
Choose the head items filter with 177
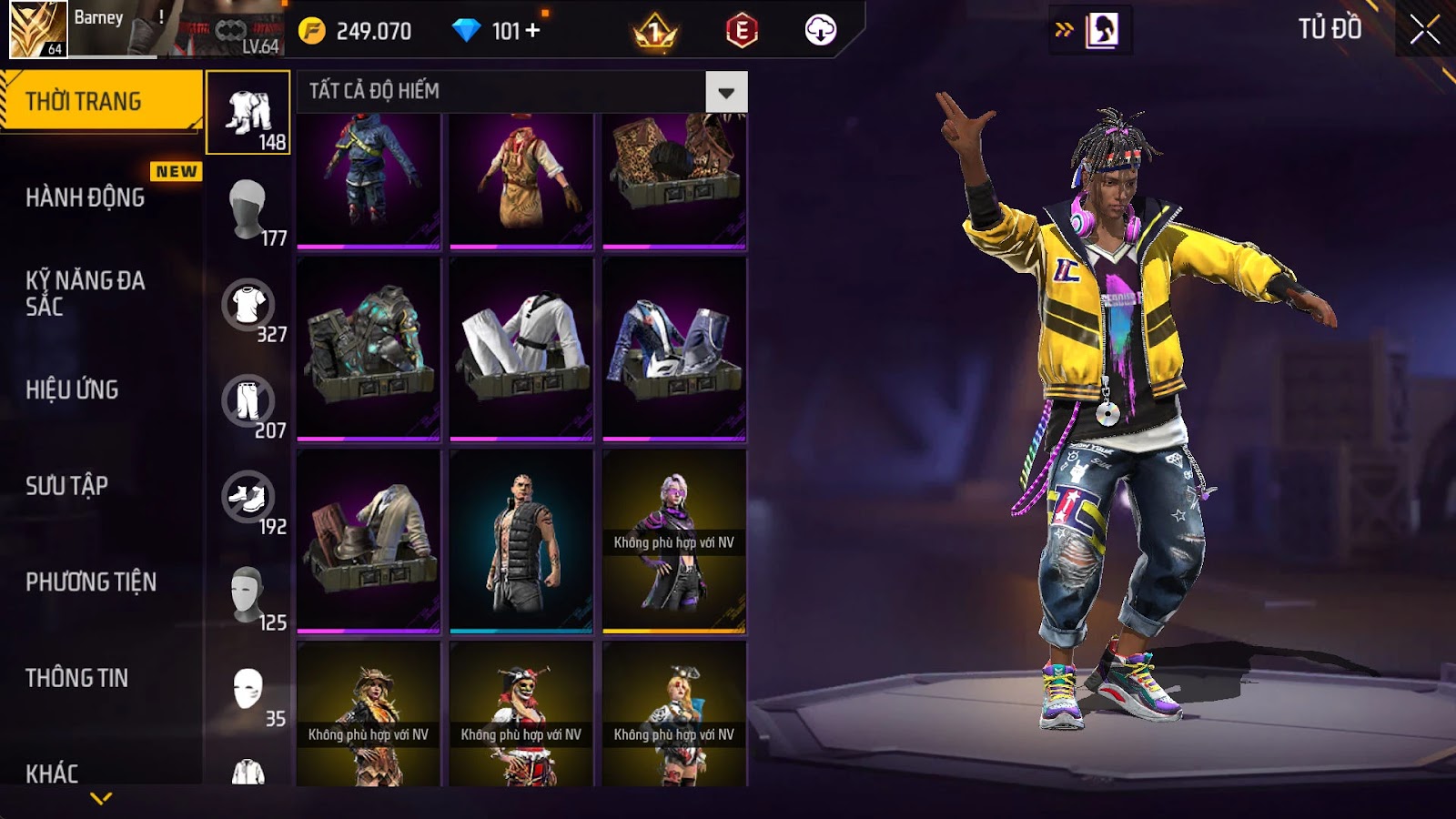click(x=248, y=208)
